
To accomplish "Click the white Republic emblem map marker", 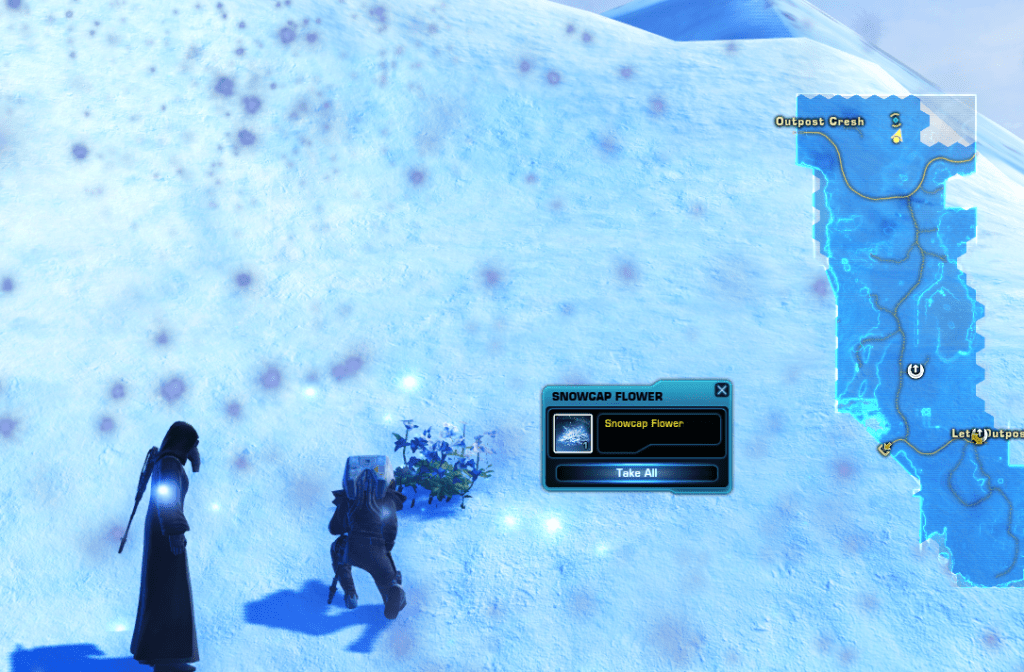I will 915,371.
